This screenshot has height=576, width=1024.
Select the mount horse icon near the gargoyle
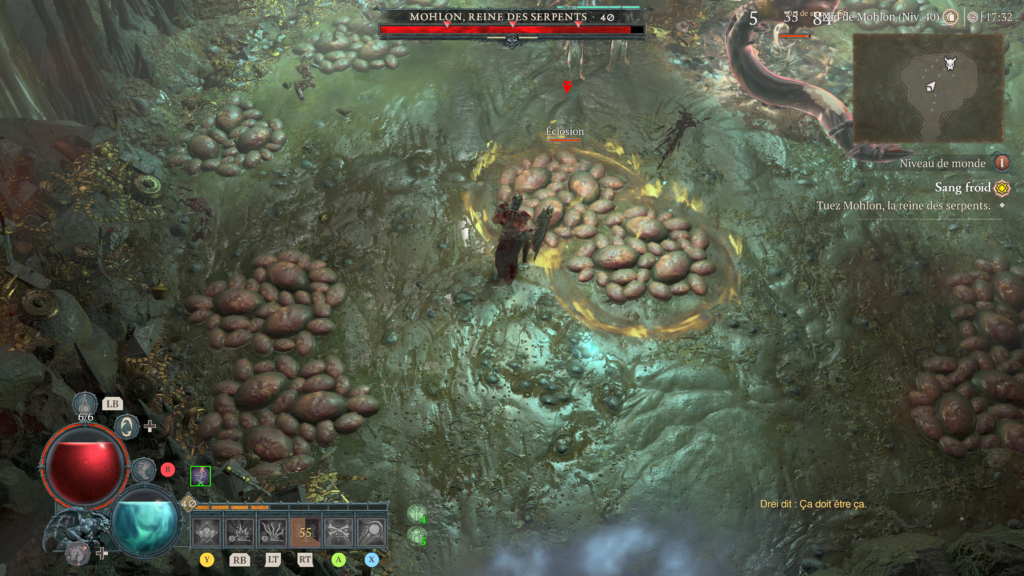click(x=78, y=552)
